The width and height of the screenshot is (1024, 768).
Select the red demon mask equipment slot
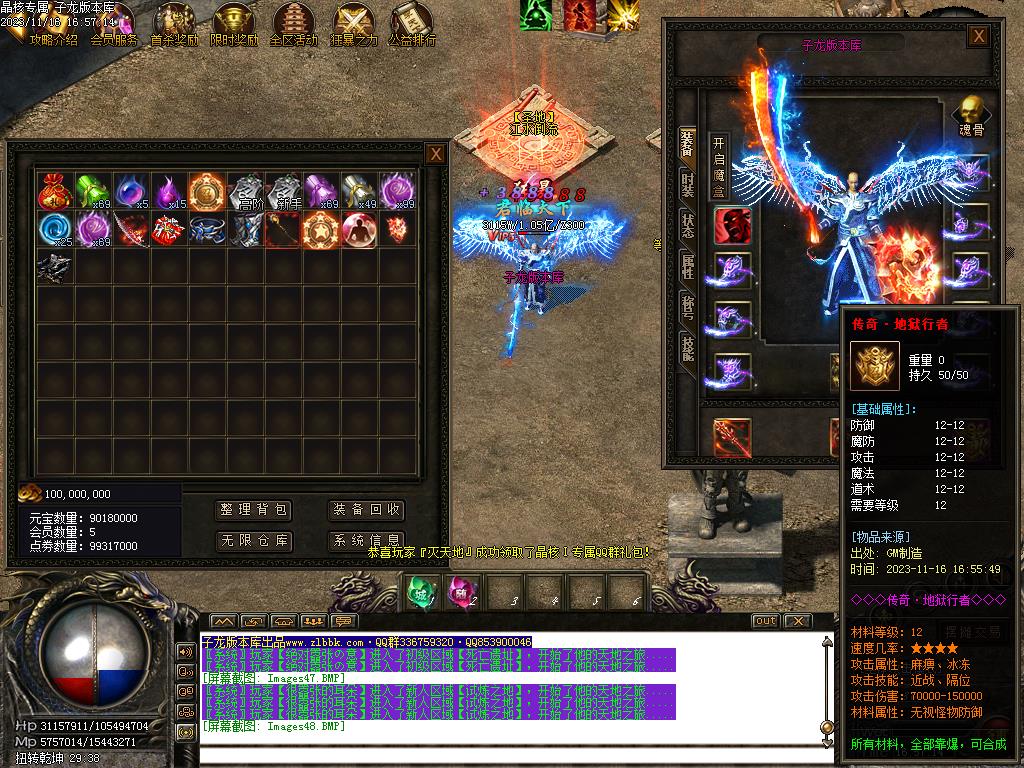click(x=732, y=225)
